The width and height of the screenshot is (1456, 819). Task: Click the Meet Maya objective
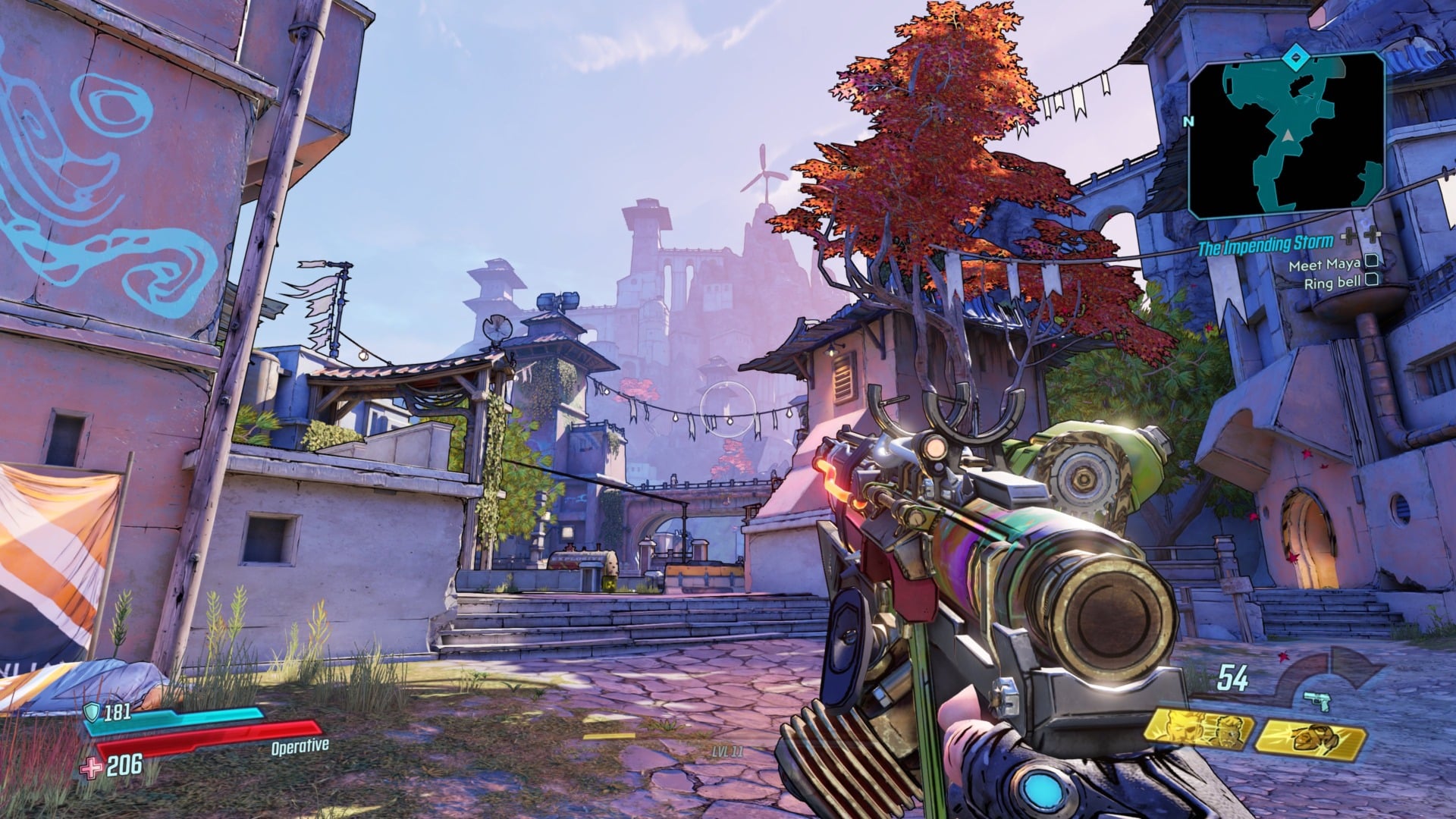(1324, 265)
